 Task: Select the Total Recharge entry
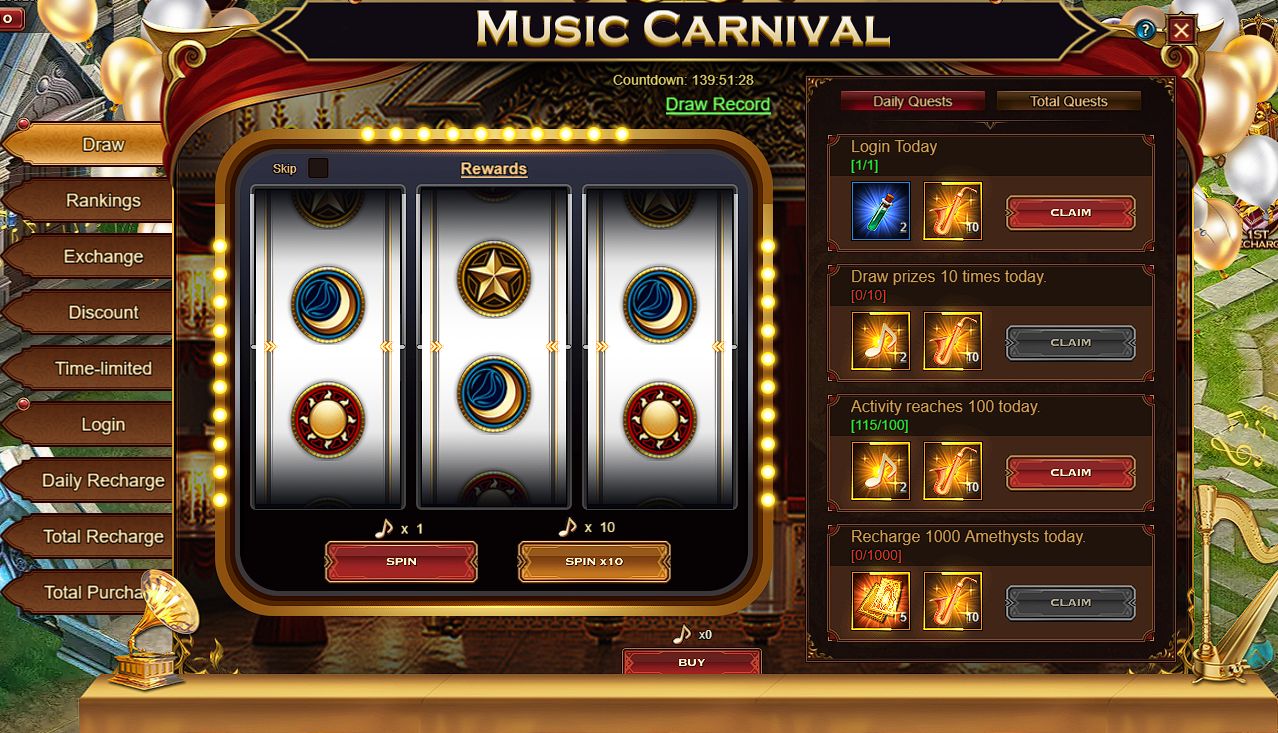(x=103, y=536)
